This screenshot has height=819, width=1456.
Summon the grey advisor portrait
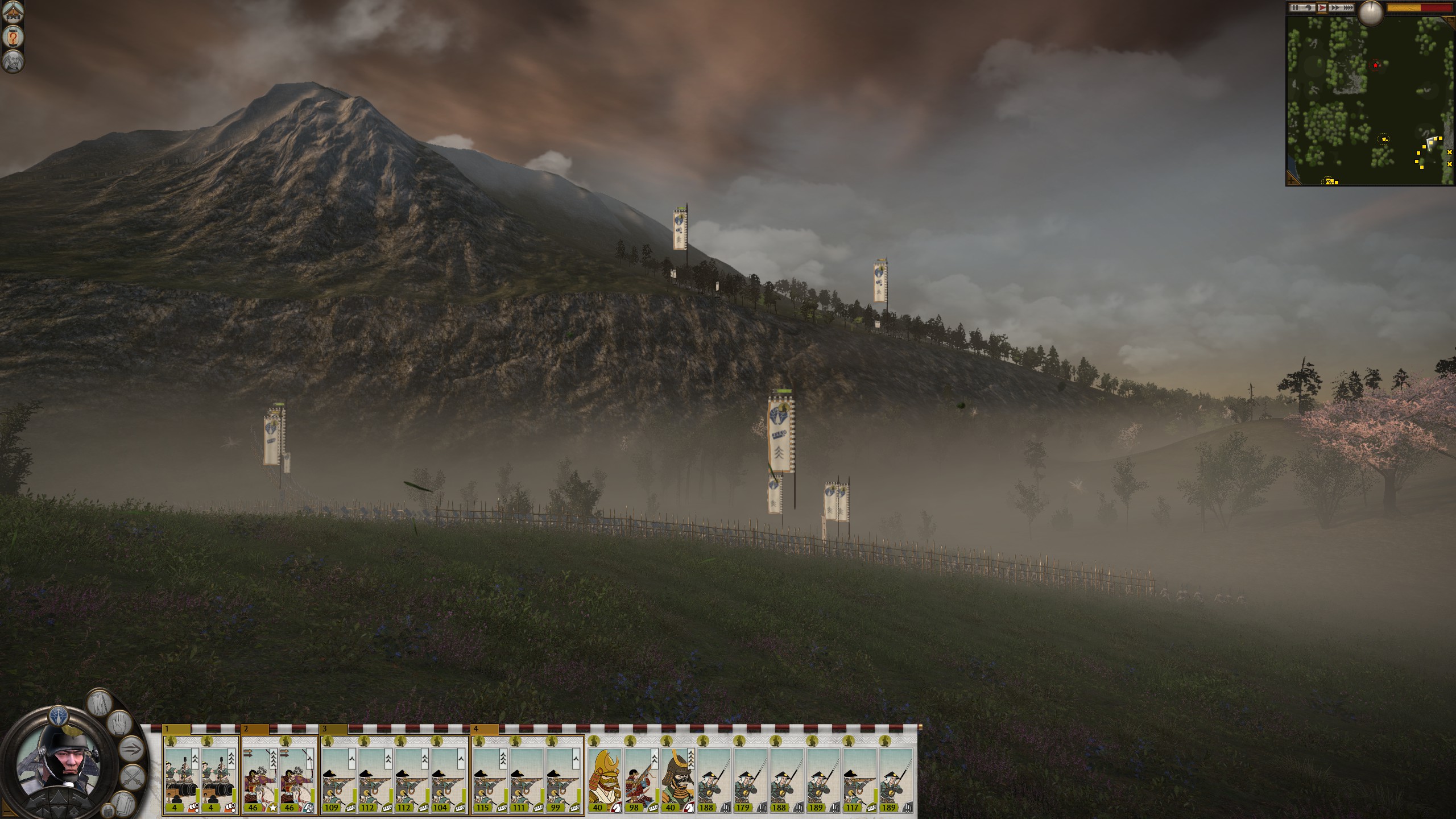click(13, 61)
